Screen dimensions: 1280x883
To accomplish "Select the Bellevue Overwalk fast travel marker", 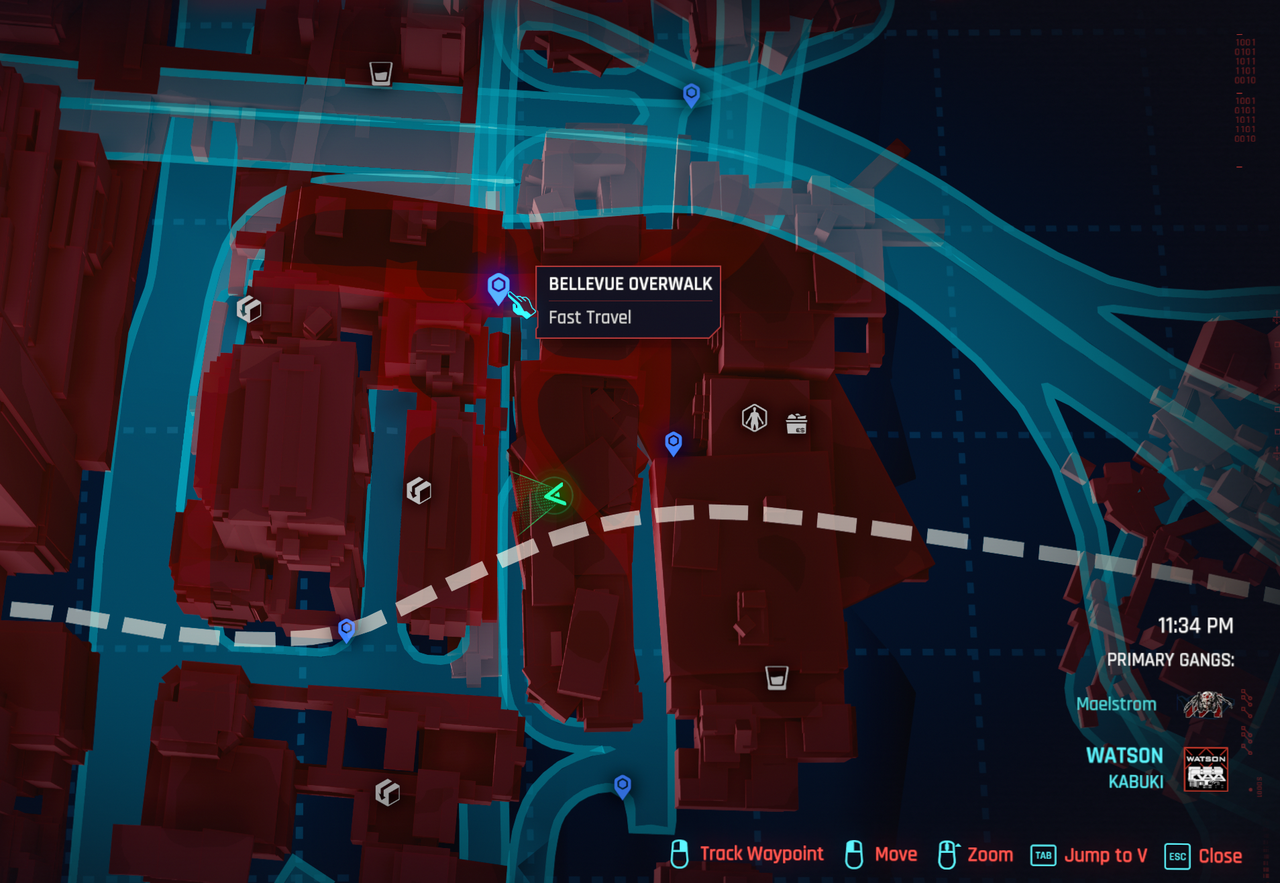I will coord(498,289).
